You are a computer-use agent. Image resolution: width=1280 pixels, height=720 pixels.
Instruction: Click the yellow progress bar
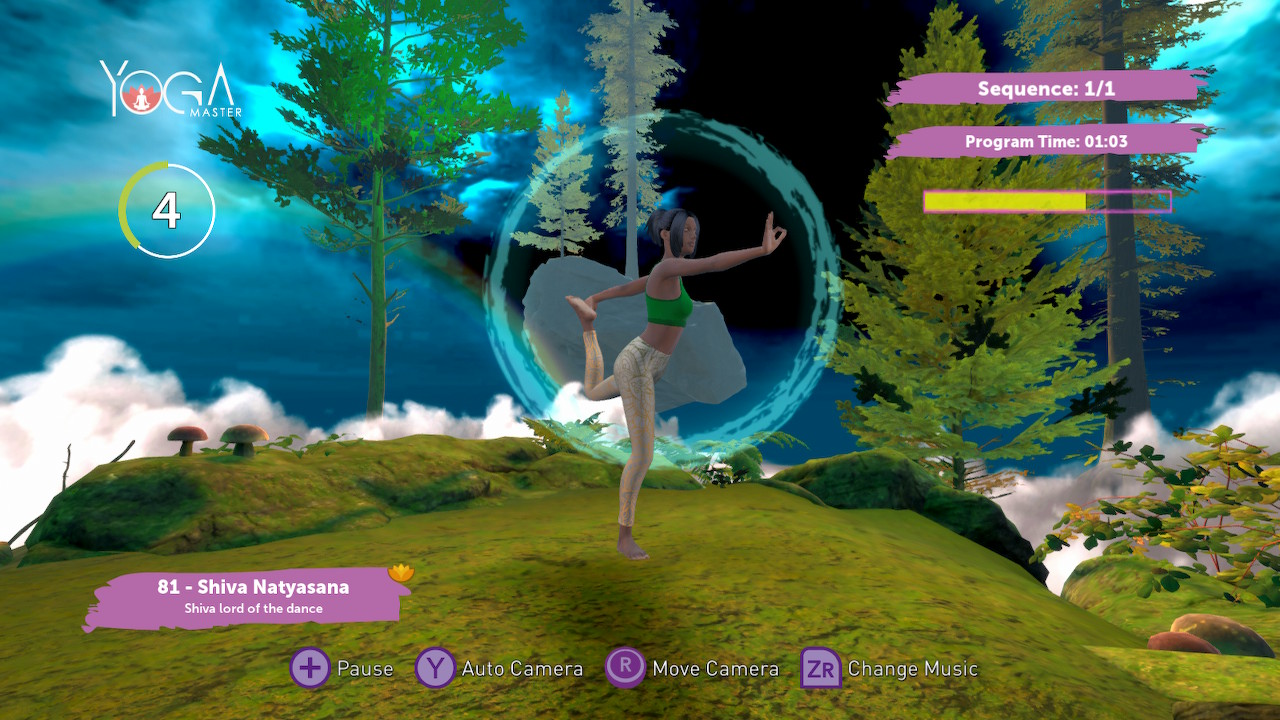click(x=1005, y=200)
